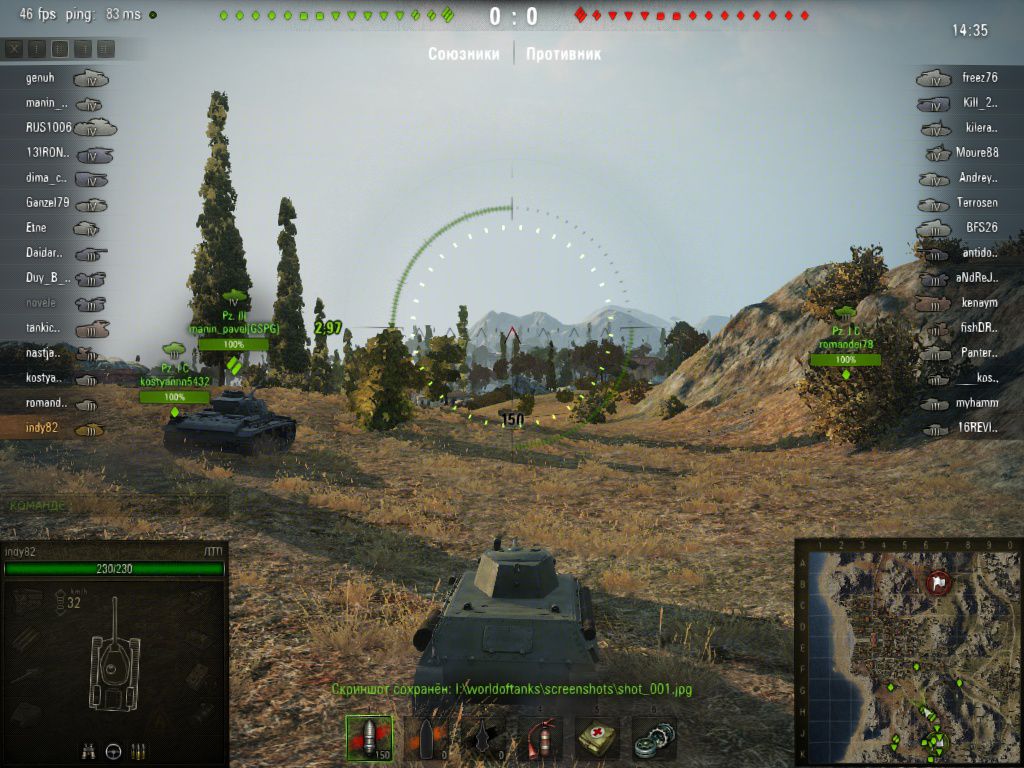The width and height of the screenshot is (1024, 768).
Task: Choose enemy myhamm from the roster
Action: click(x=977, y=403)
